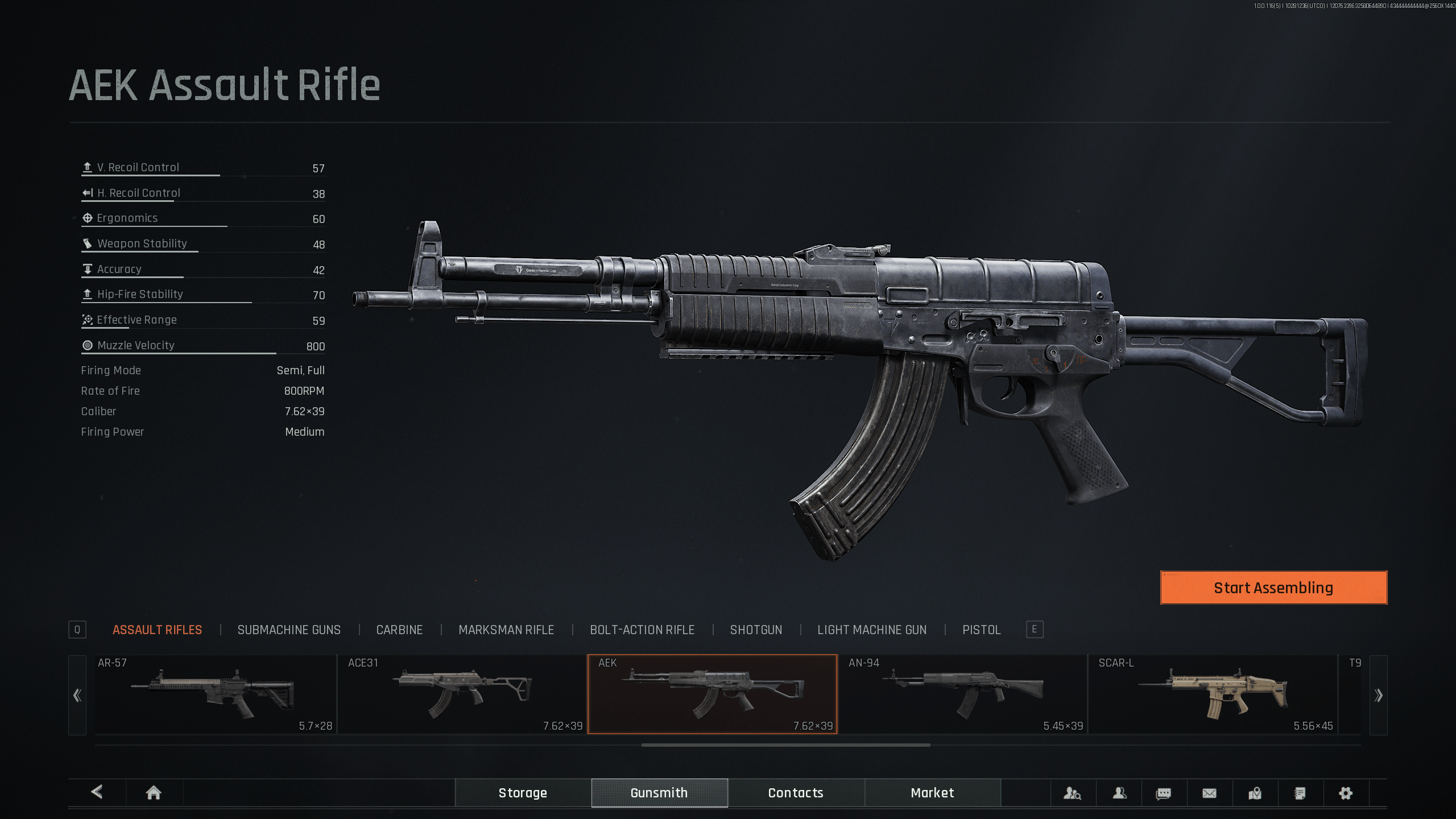The width and height of the screenshot is (1456, 819).
Task: Show Bolt-Action Rifle weapons
Action: click(x=642, y=630)
